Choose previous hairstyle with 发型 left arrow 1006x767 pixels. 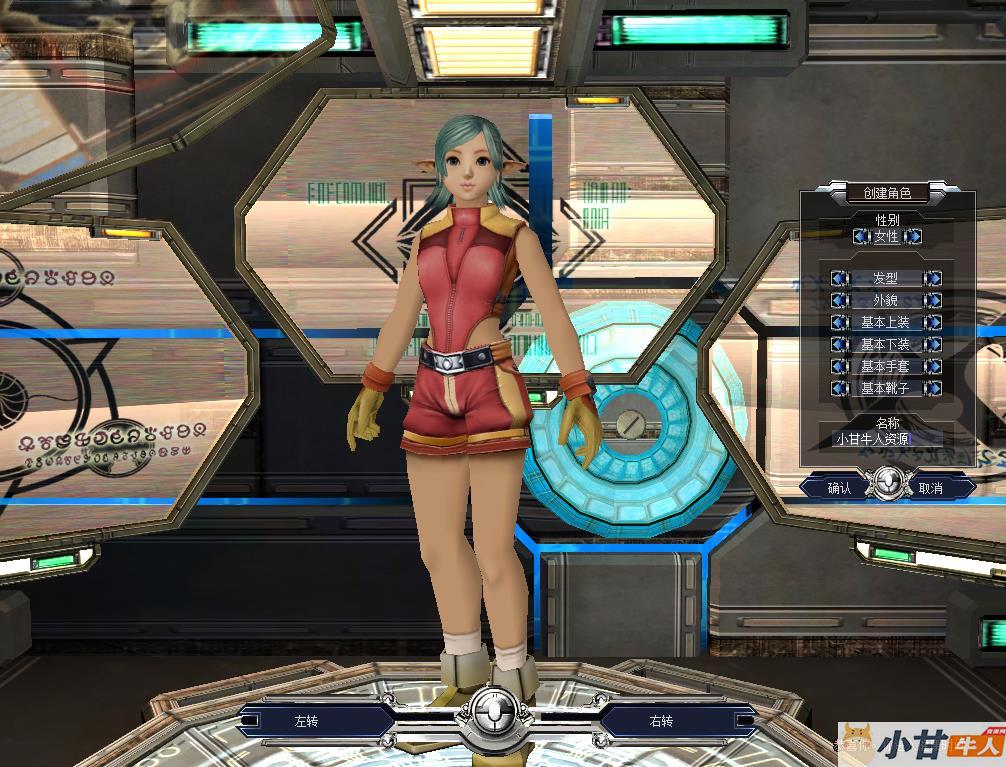(840, 279)
